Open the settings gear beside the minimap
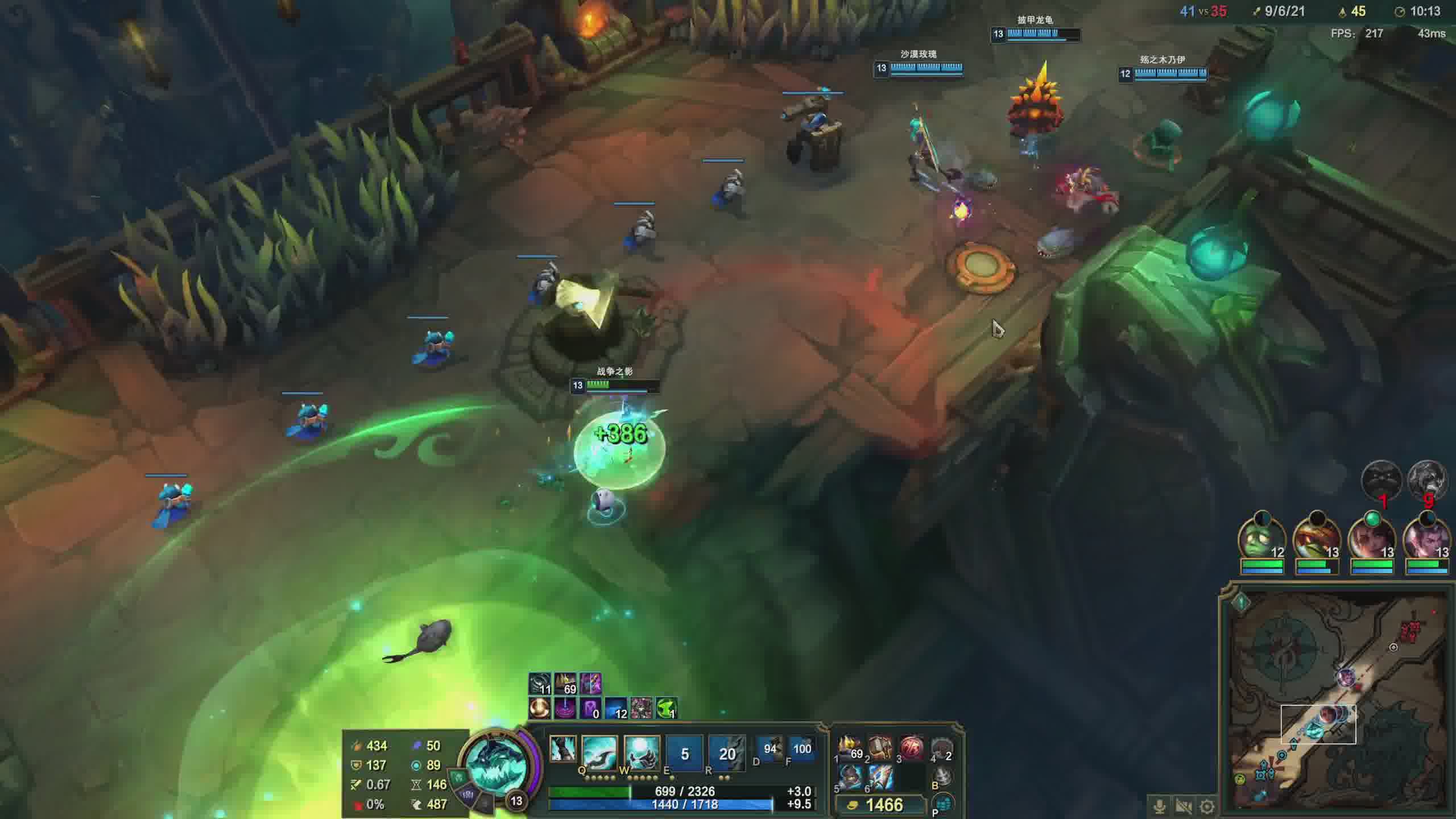The width and height of the screenshot is (1456, 819). [x=1207, y=806]
